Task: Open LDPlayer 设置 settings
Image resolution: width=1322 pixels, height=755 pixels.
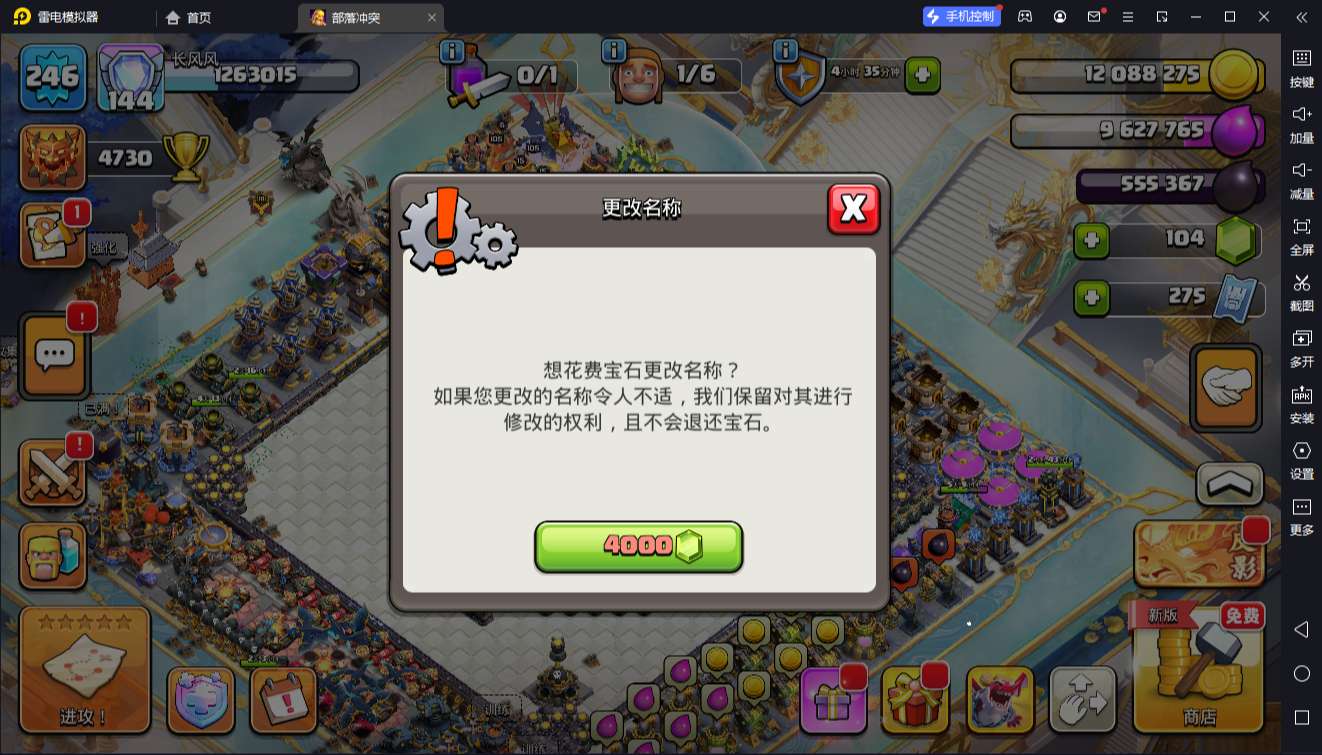Action: click(x=1302, y=460)
